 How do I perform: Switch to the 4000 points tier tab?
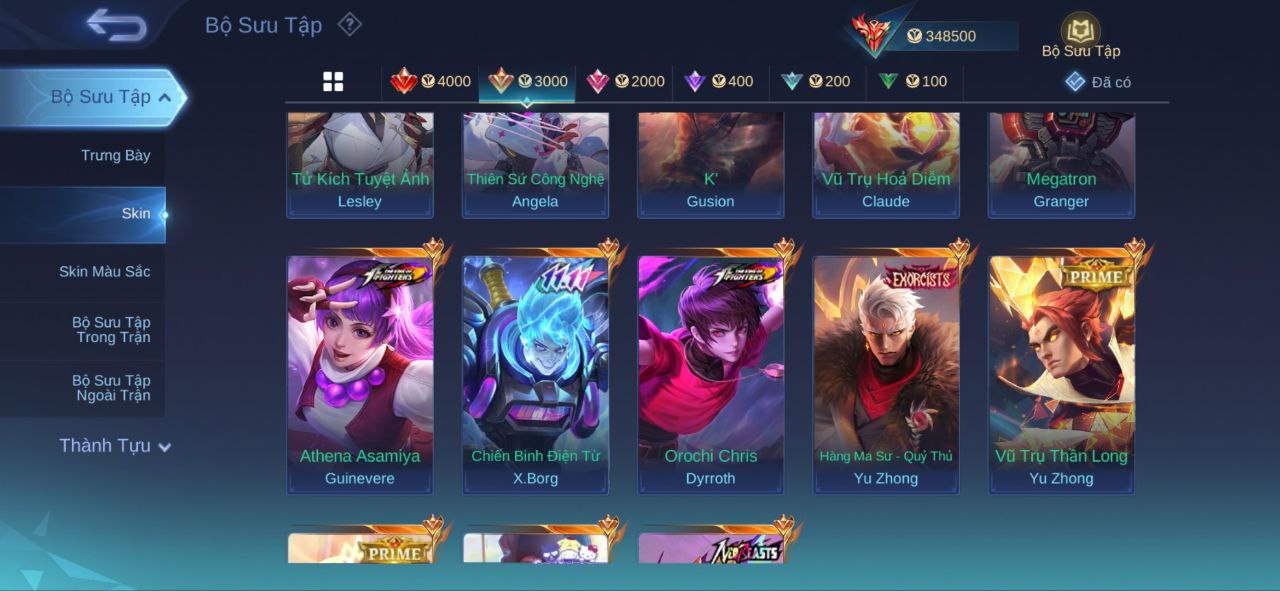[431, 81]
